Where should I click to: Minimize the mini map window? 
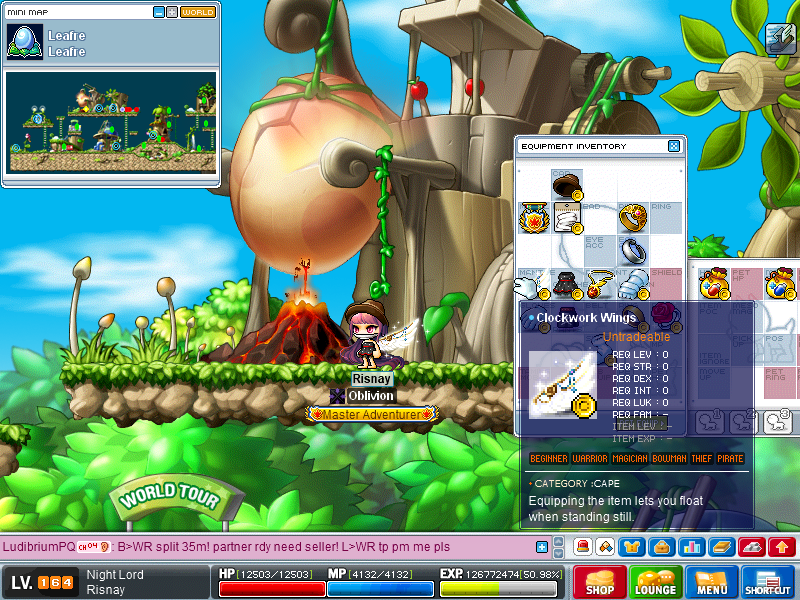point(159,12)
